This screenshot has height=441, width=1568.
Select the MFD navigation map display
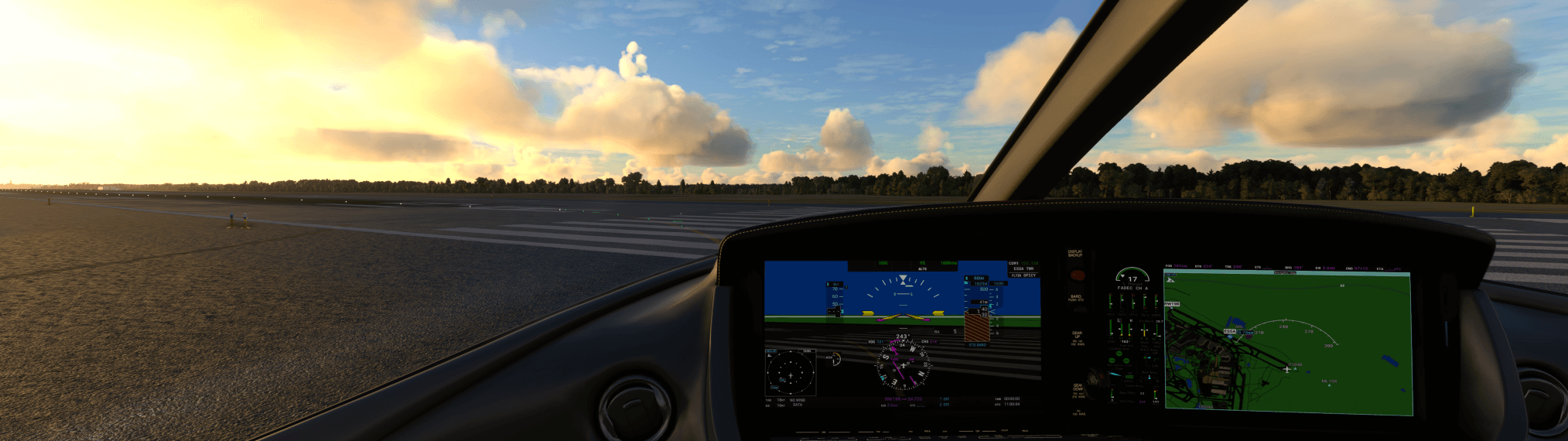click(1288, 344)
